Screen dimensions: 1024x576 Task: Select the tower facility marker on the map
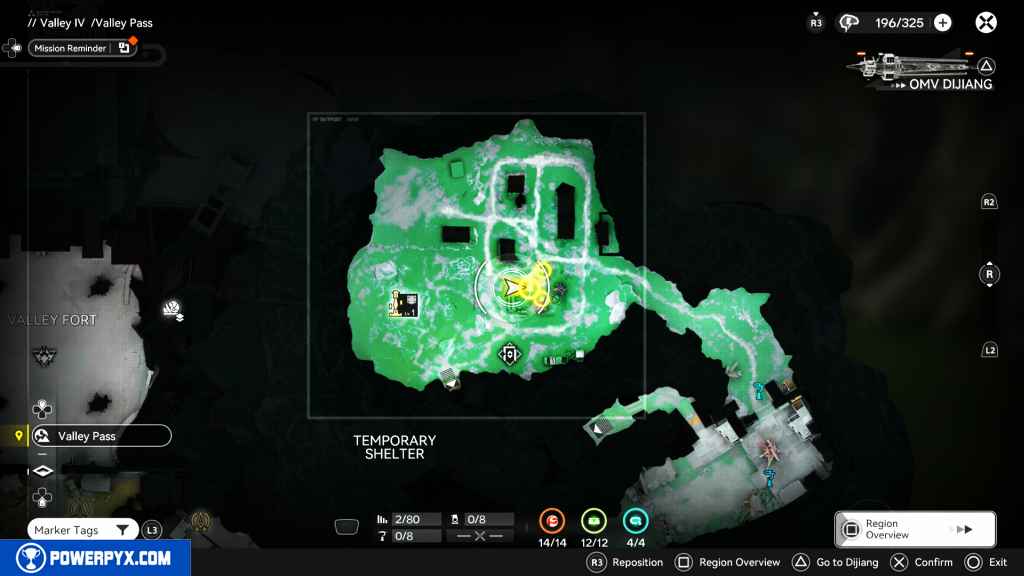[x=402, y=304]
